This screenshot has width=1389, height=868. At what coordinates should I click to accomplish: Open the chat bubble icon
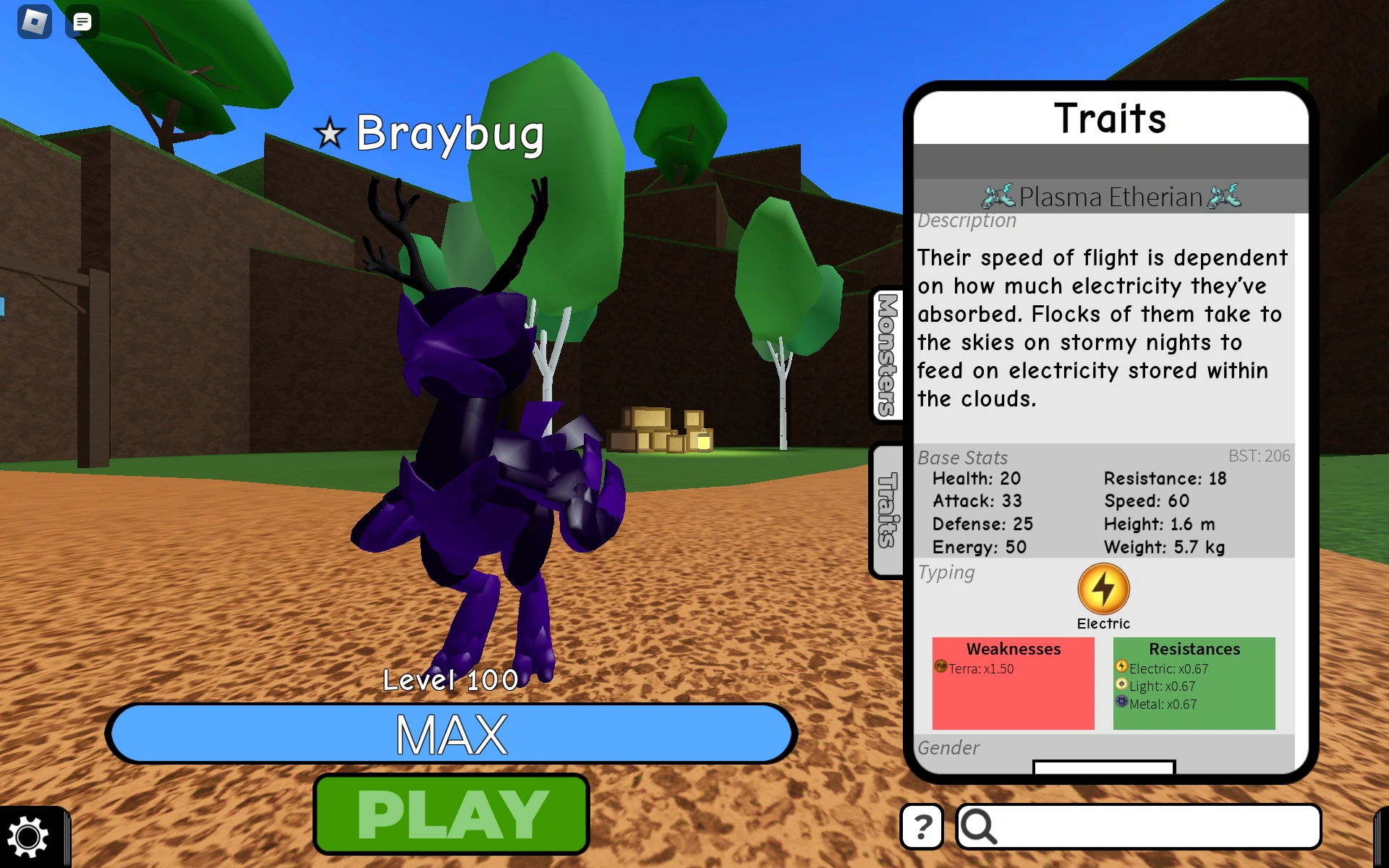[x=82, y=22]
